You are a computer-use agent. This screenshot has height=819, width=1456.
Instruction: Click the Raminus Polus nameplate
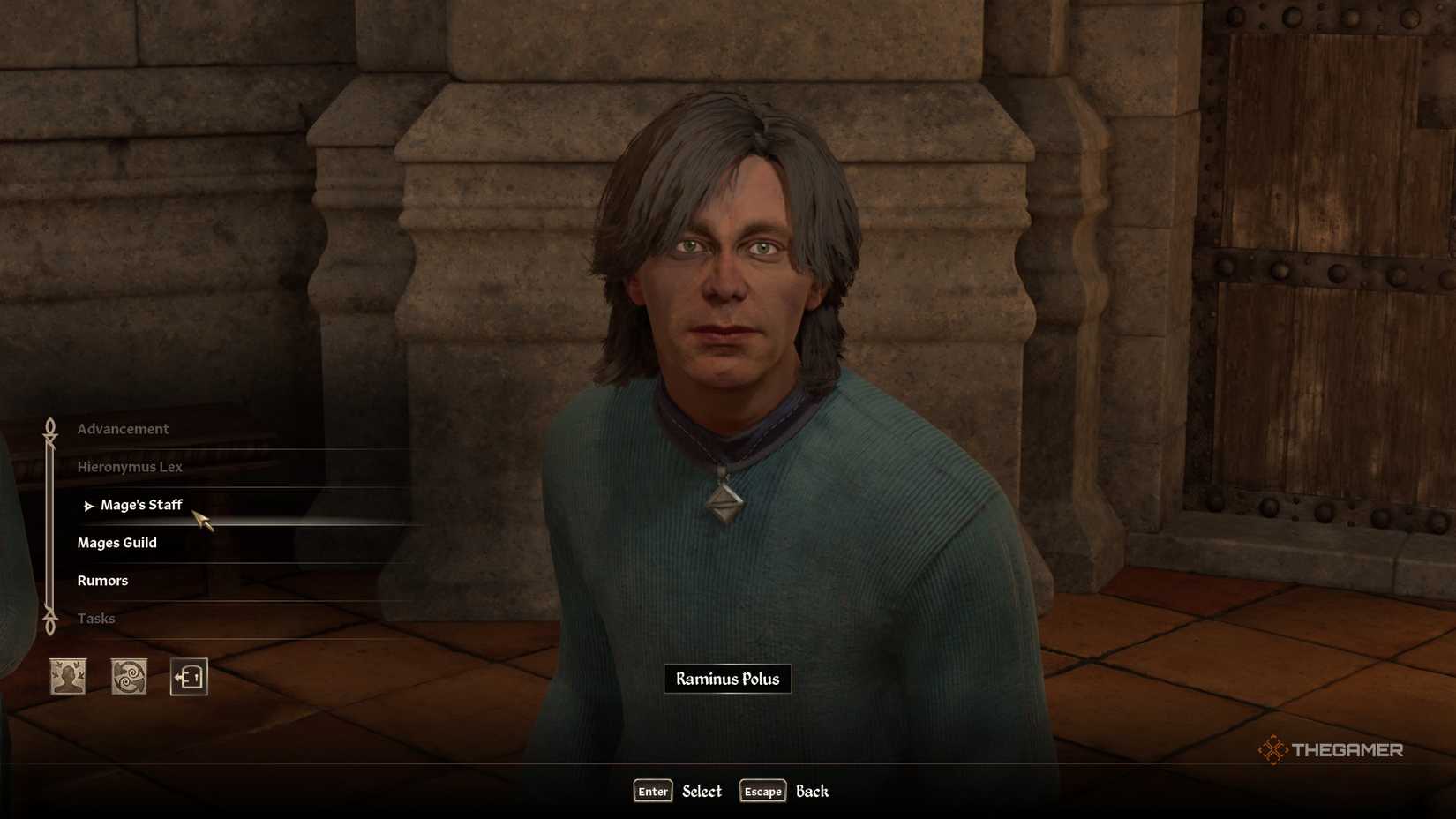(x=726, y=679)
